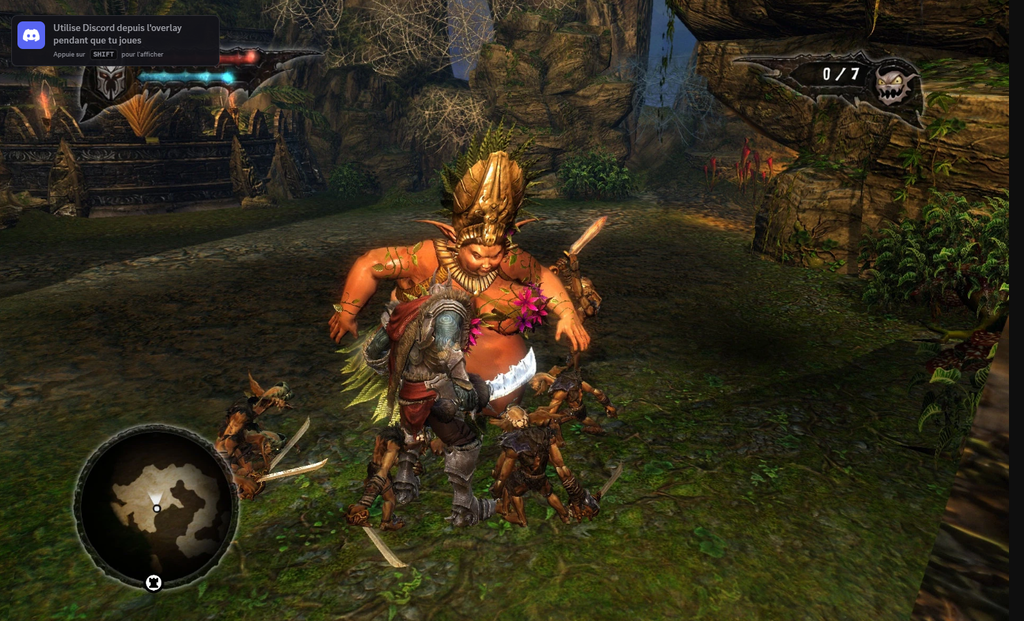1024x621 pixels.
Task: Open the Discord overlay notification
Action: [115, 40]
